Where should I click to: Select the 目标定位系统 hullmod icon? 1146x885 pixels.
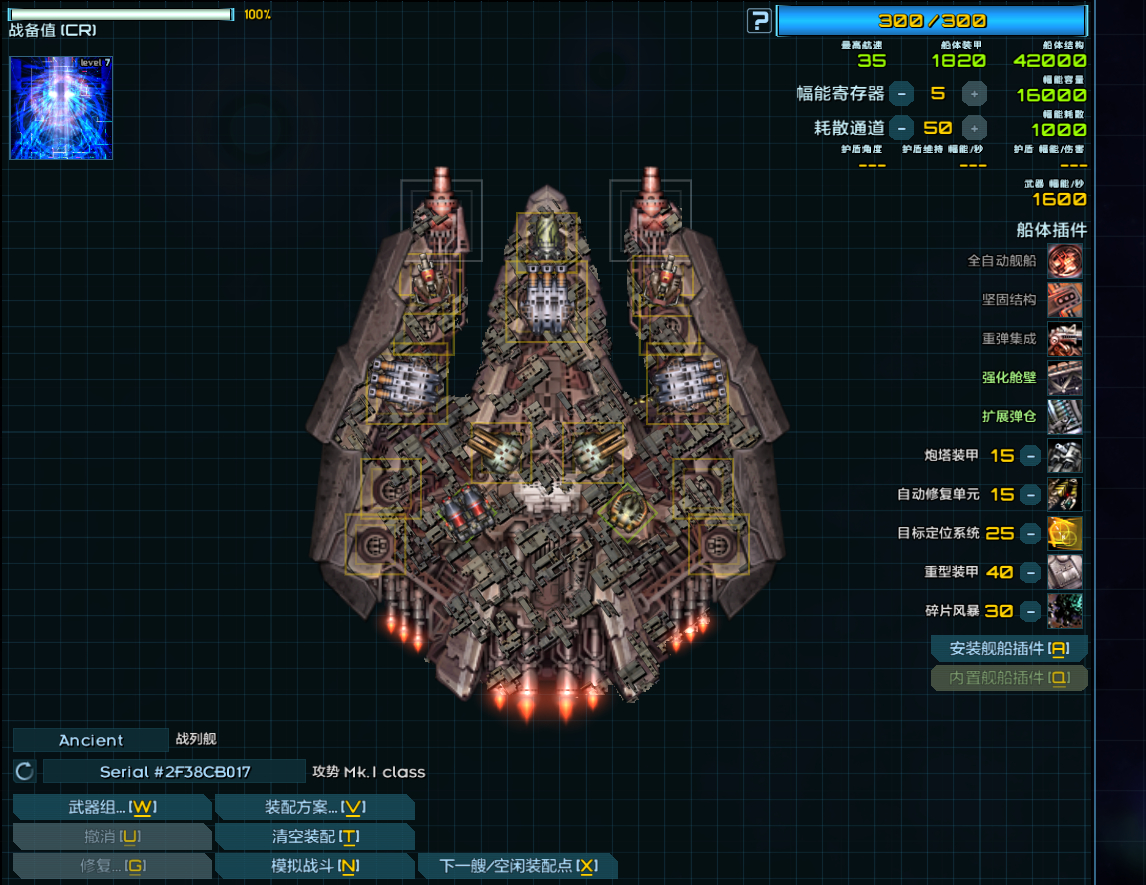(x=1064, y=533)
